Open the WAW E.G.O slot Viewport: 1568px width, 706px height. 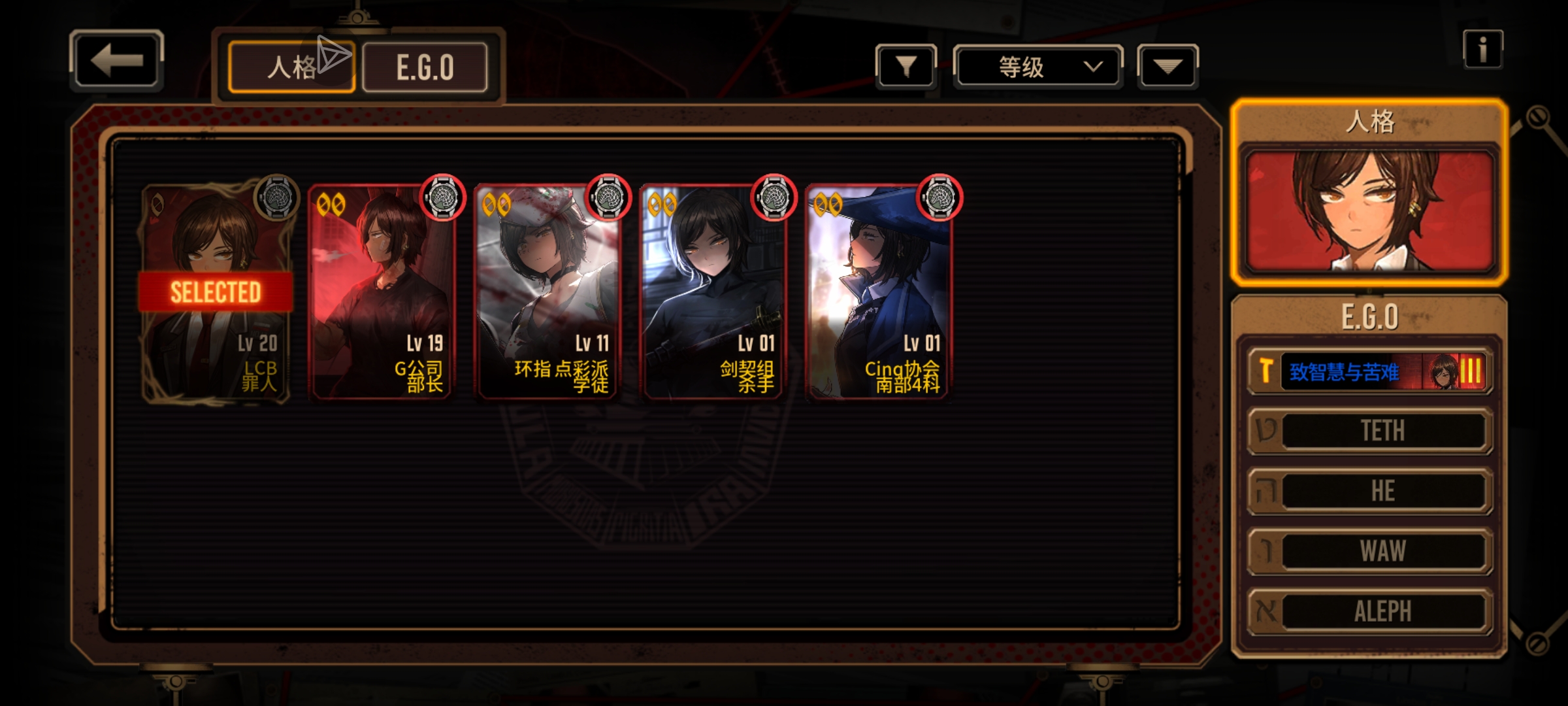pos(1369,551)
